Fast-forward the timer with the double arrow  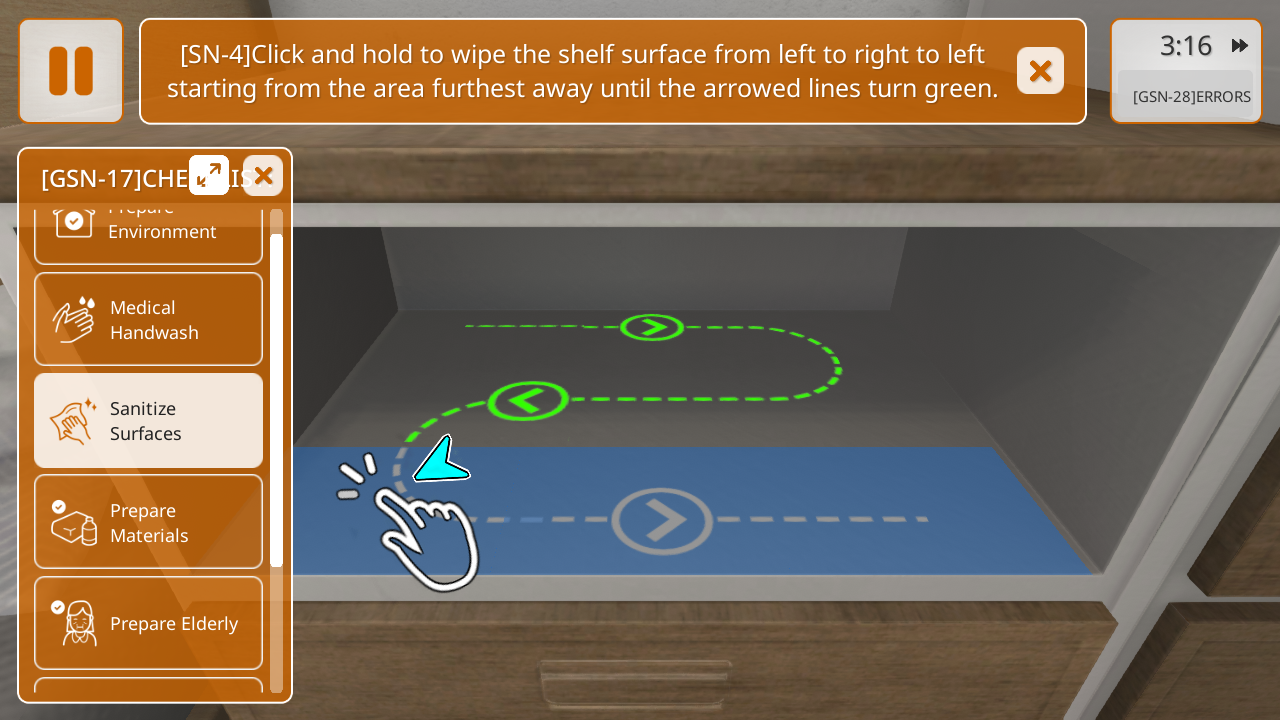pyautogui.click(x=1240, y=46)
